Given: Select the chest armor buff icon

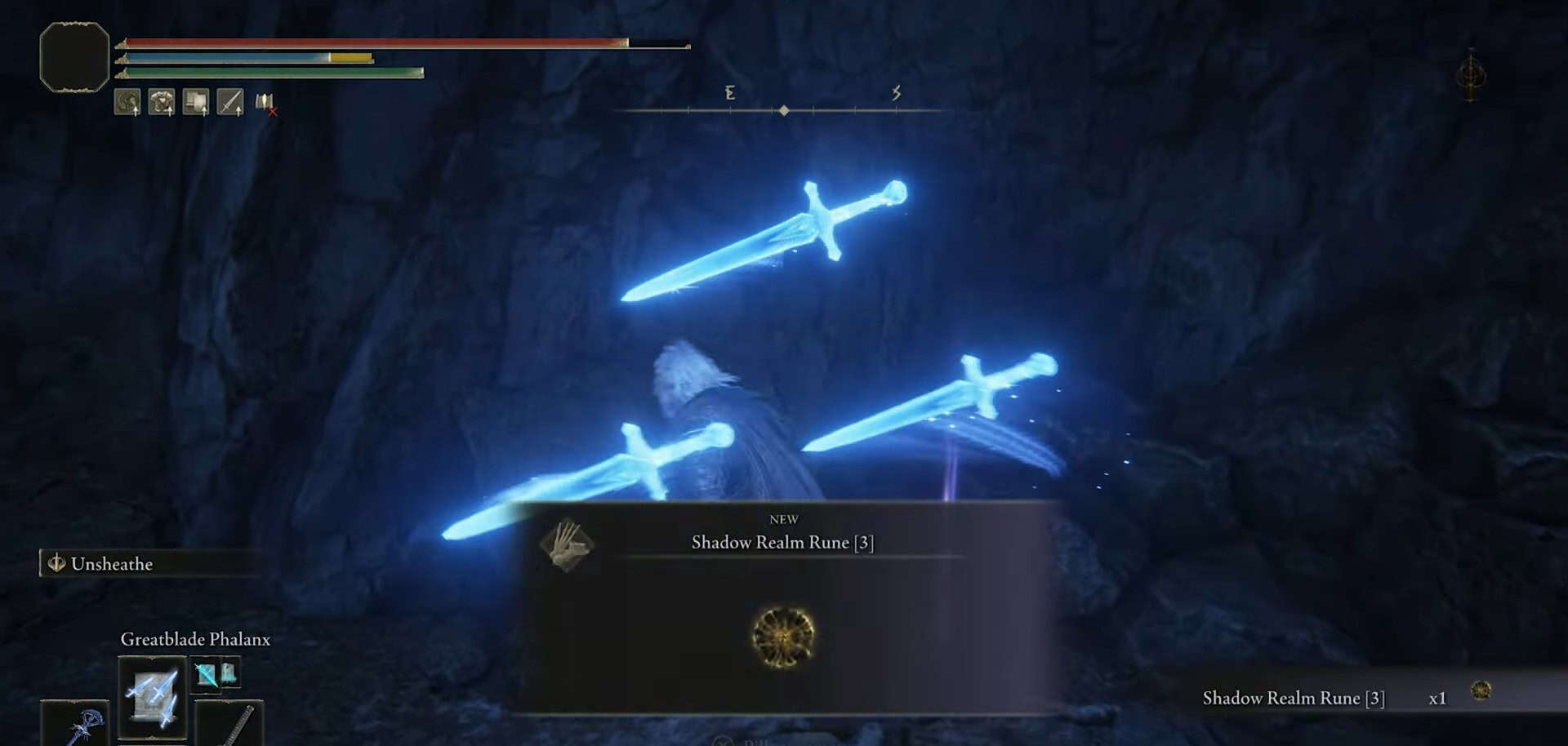Looking at the screenshot, I should 162,102.
